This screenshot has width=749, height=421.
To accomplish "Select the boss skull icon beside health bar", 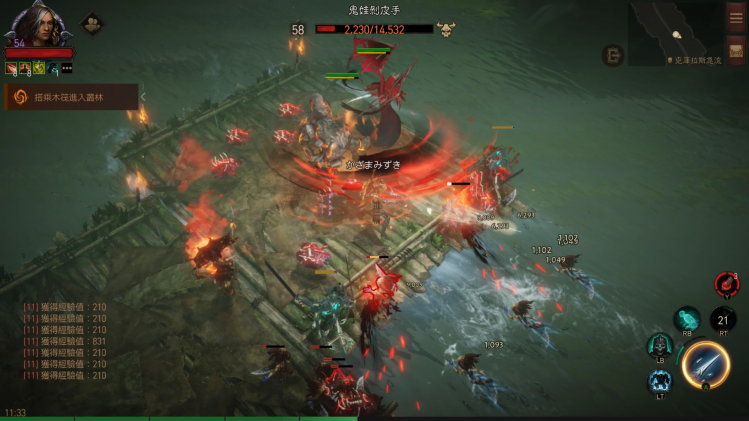I will pyautogui.click(x=446, y=30).
